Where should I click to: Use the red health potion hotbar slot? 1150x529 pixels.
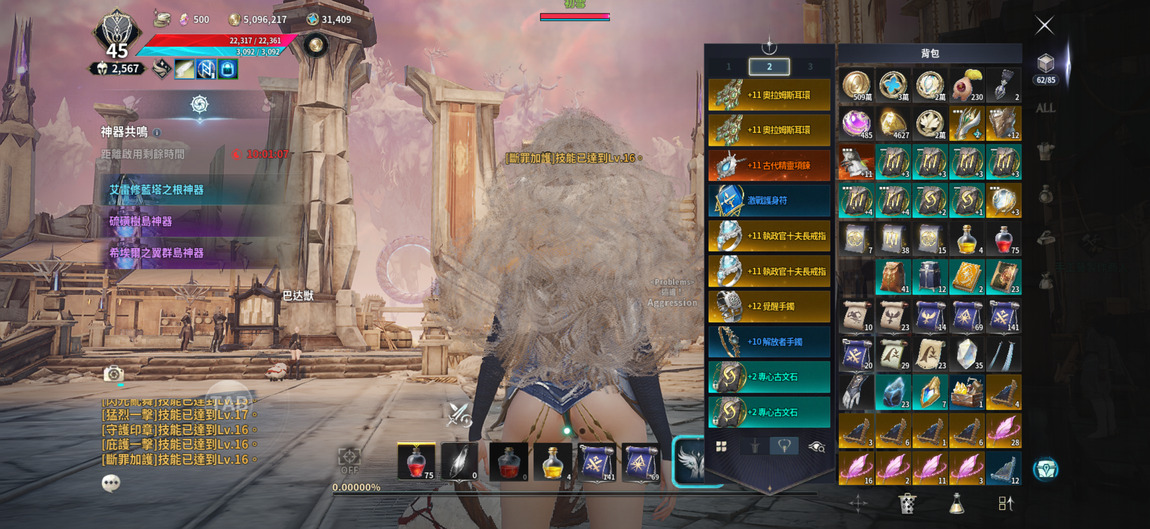[x=416, y=462]
